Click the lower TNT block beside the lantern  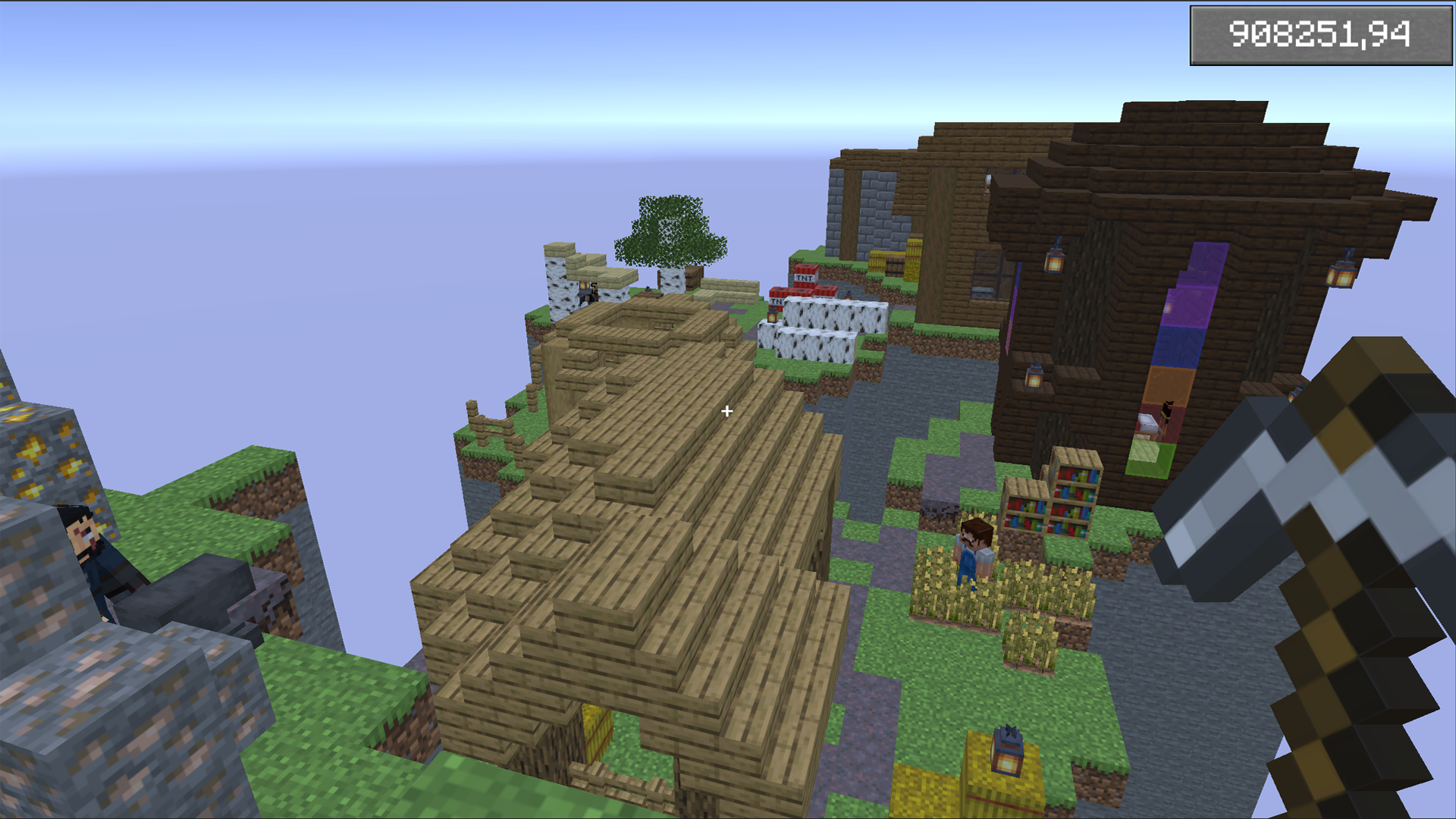point(777,300)
